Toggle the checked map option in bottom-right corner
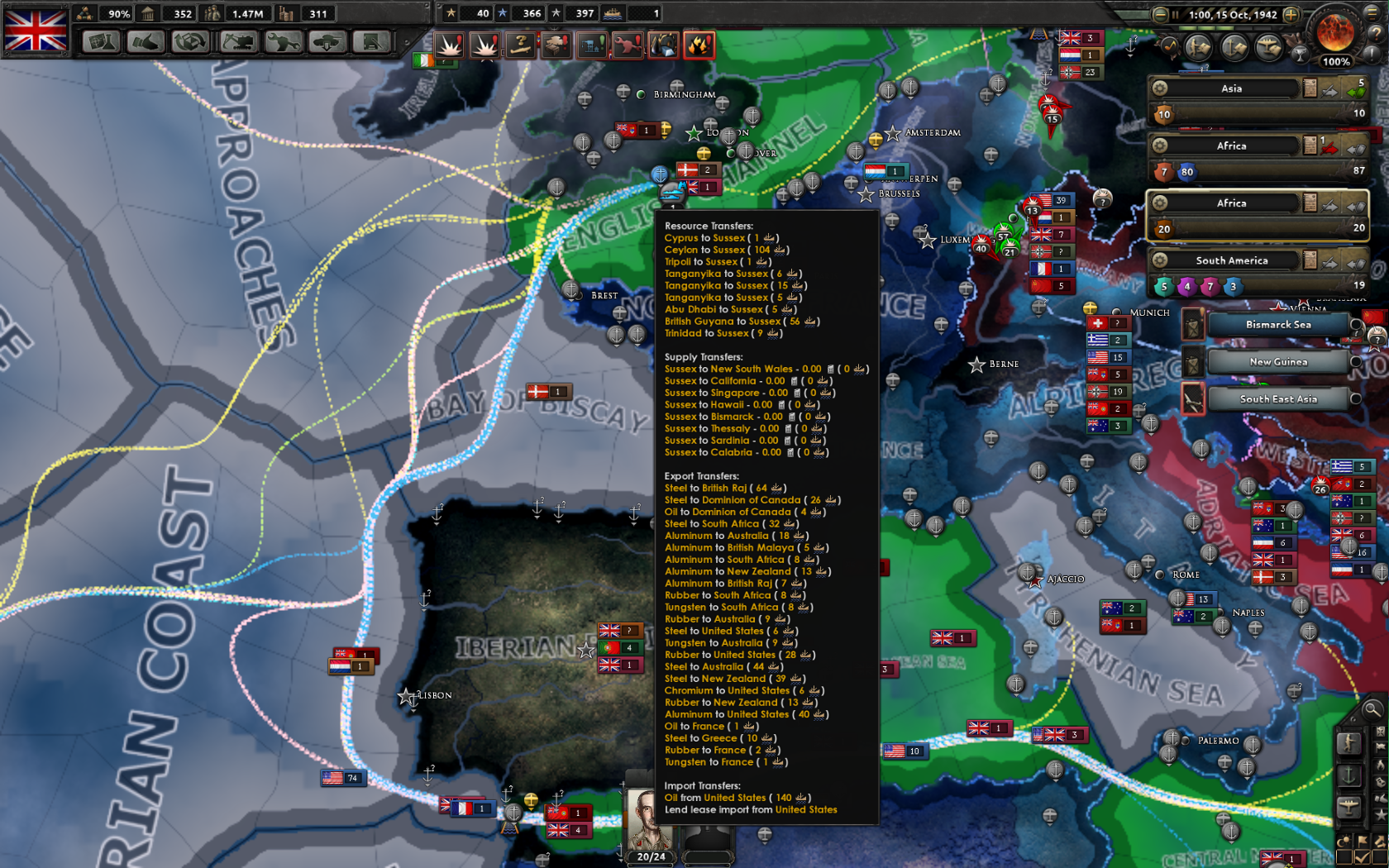 (x=1362, y=858)
